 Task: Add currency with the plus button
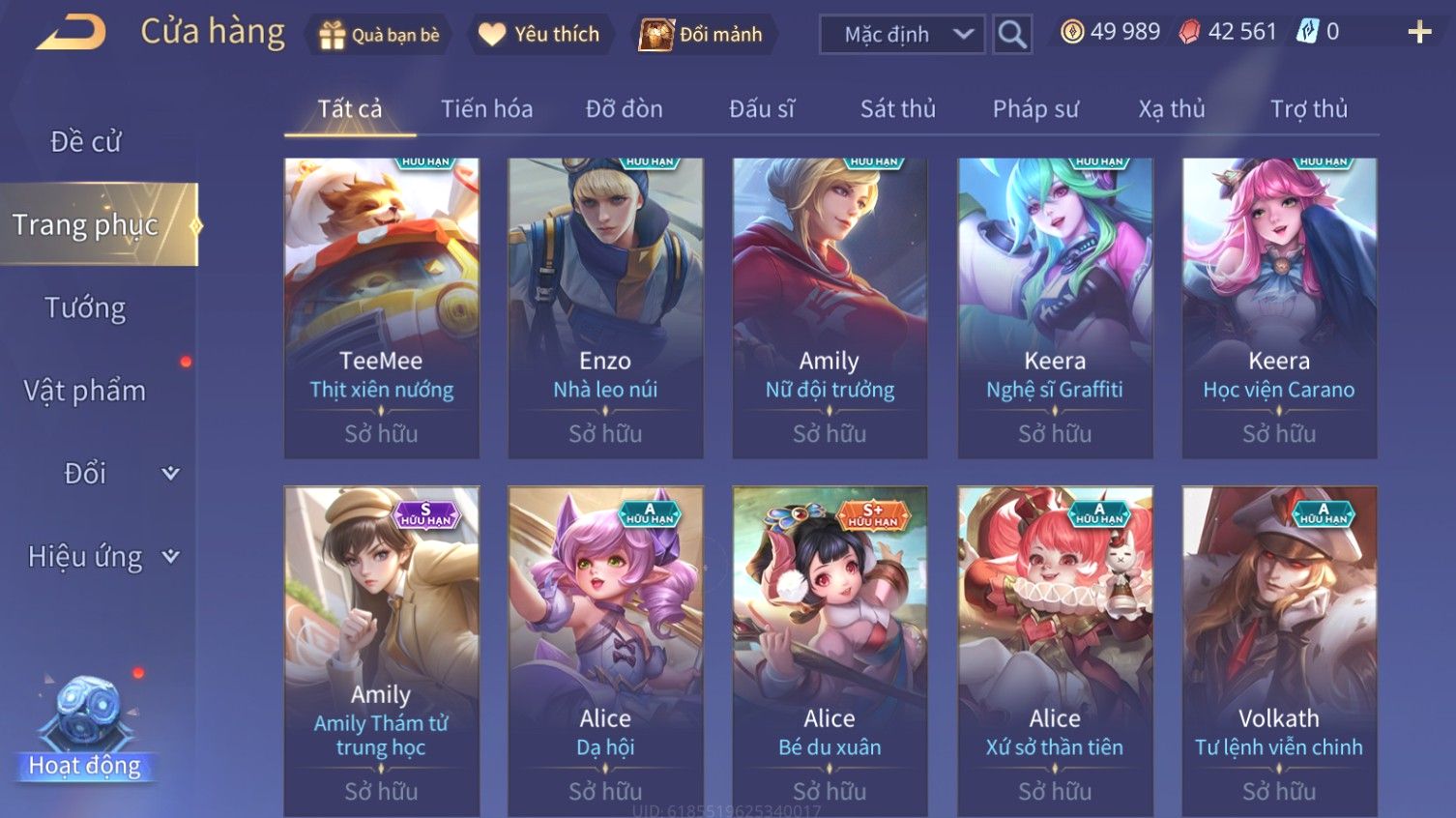click(1419, 33)
